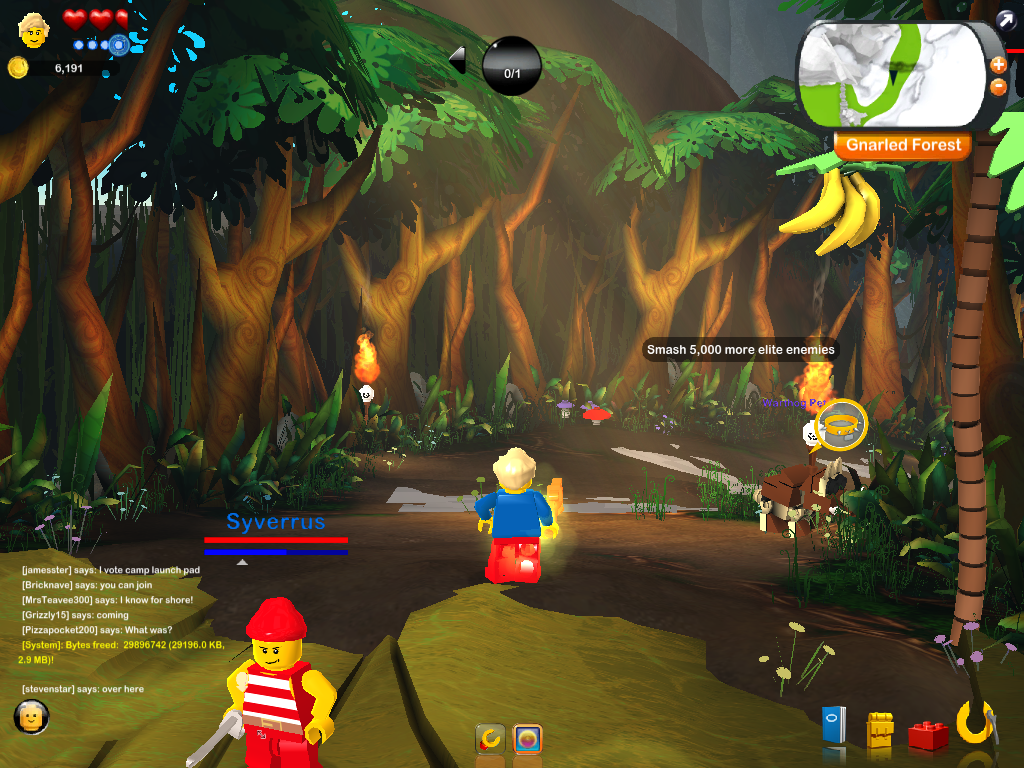Open the yellow backpack inventory

tap(879, 730)
